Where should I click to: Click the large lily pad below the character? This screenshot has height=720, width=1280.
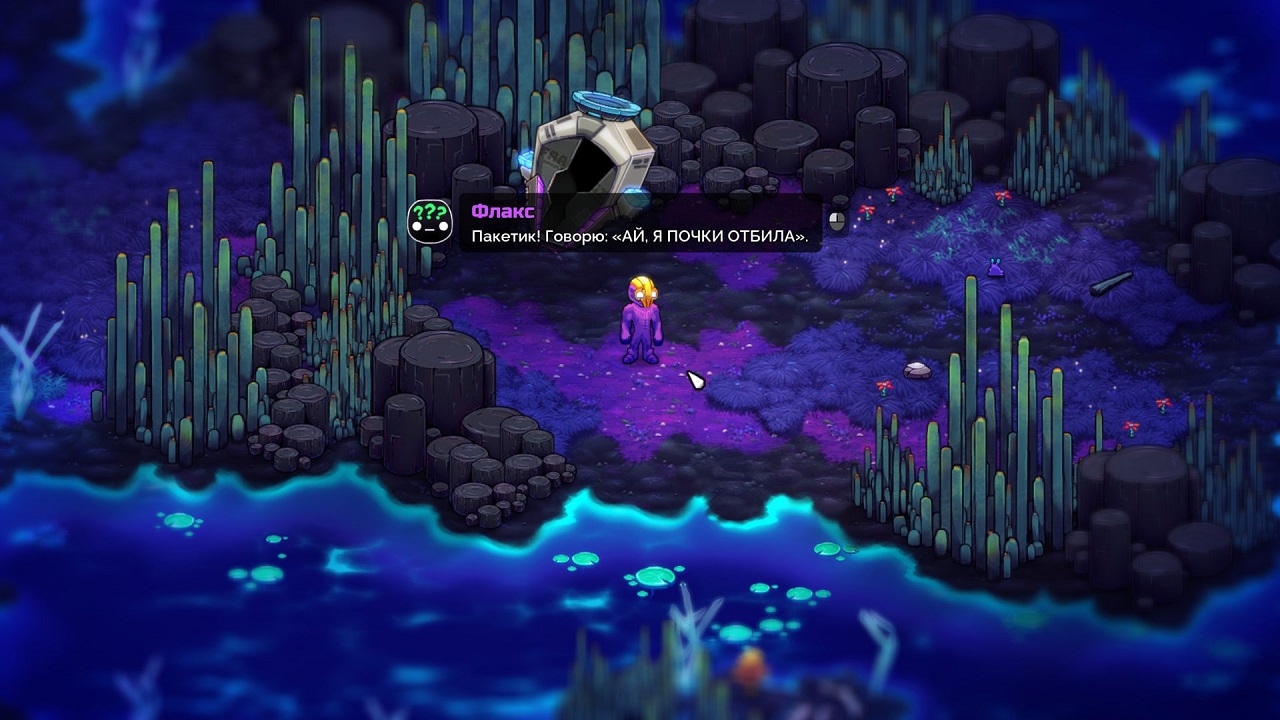point(652,577)
